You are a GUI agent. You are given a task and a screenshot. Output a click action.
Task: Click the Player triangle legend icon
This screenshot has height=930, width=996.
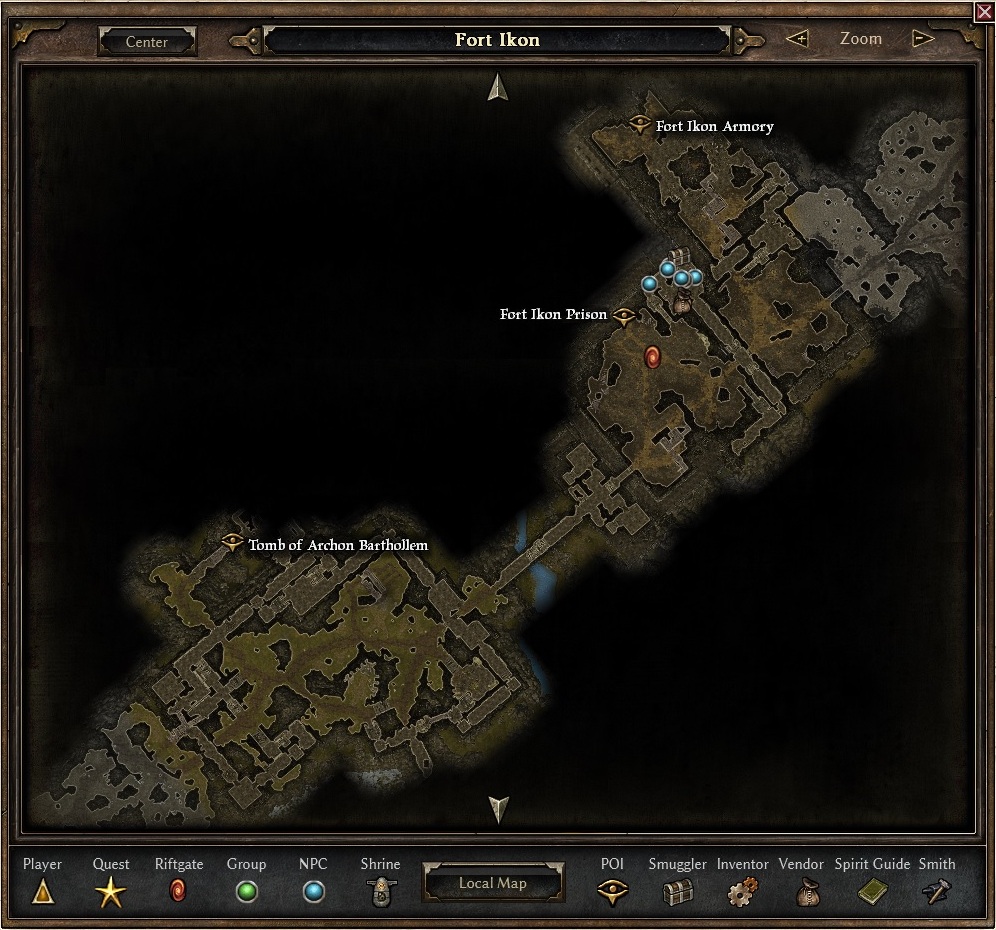coord(42,890)
